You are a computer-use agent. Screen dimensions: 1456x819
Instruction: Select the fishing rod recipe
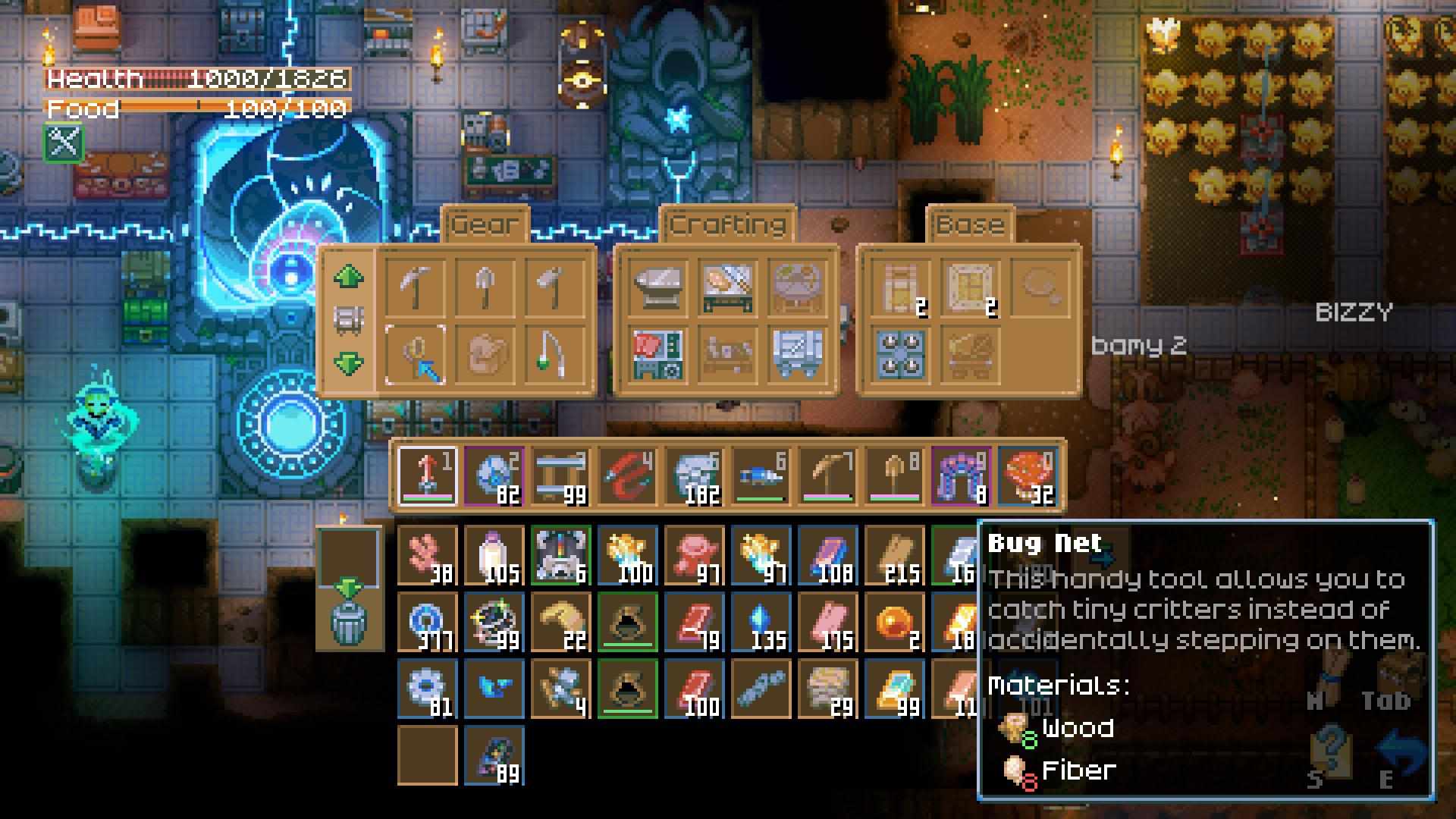(x=552, y=355)
